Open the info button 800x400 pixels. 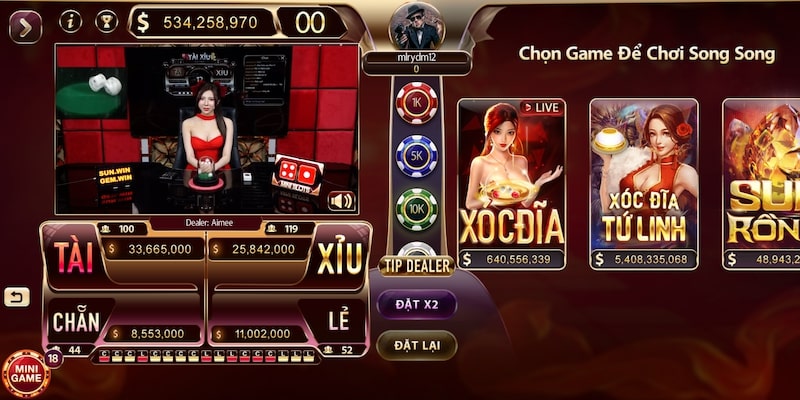pyautogui.click(x=71, y=21)
